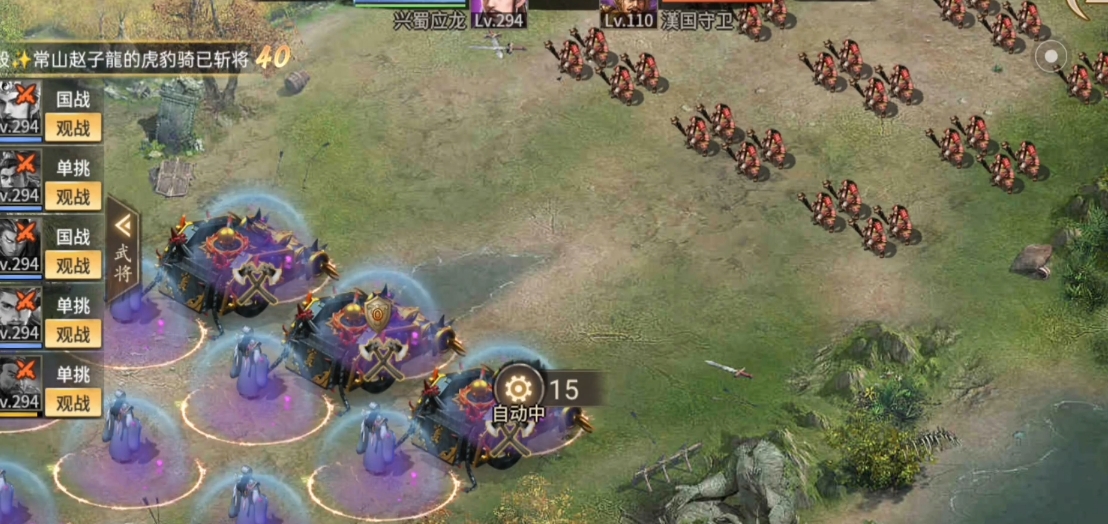
Task: Tap the round floating assist button
Action: tap(1051, 56)
